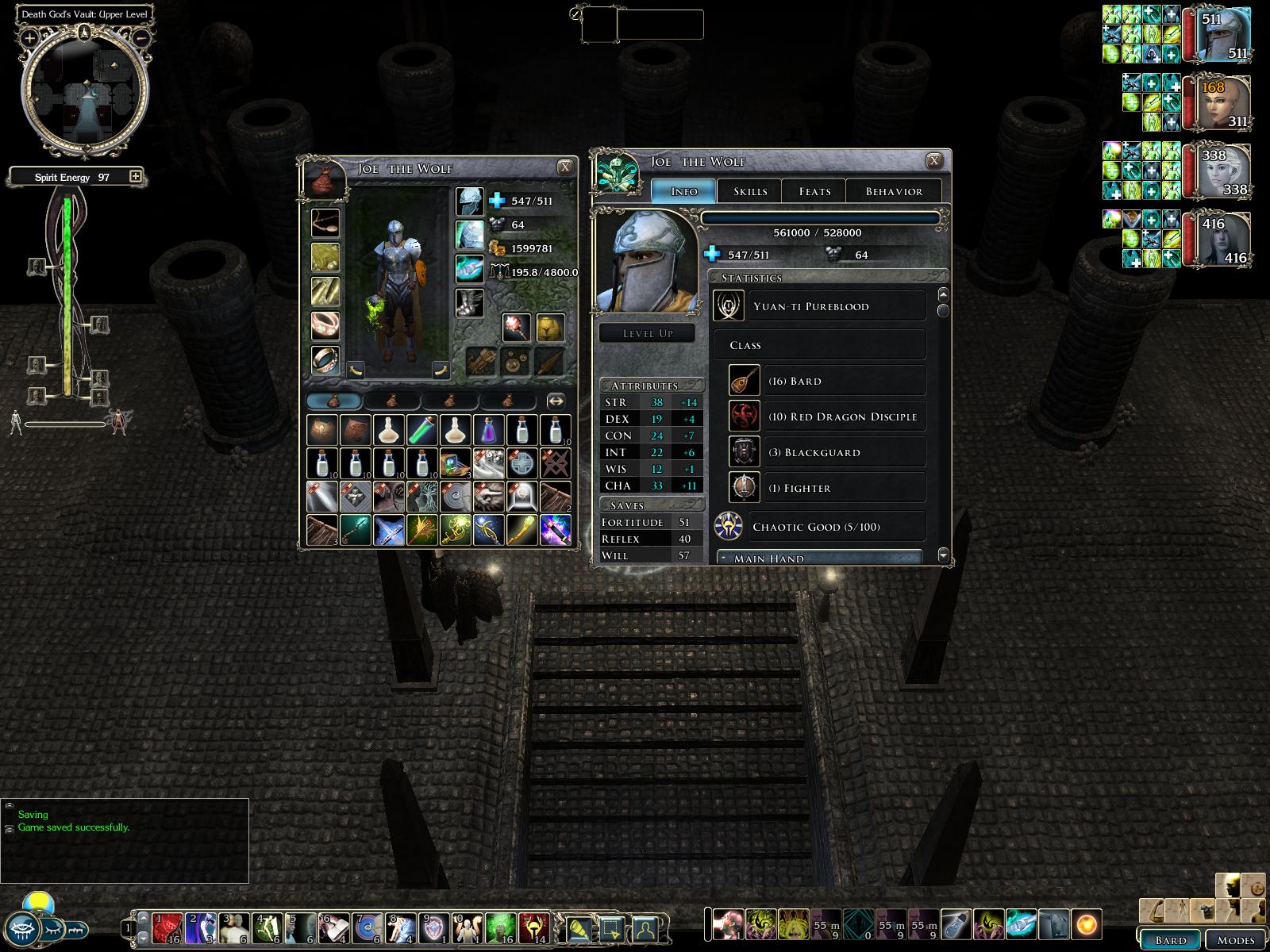Open the Modes menu
Screen dimensions: 1270x952
click(x=1235, y=939)
